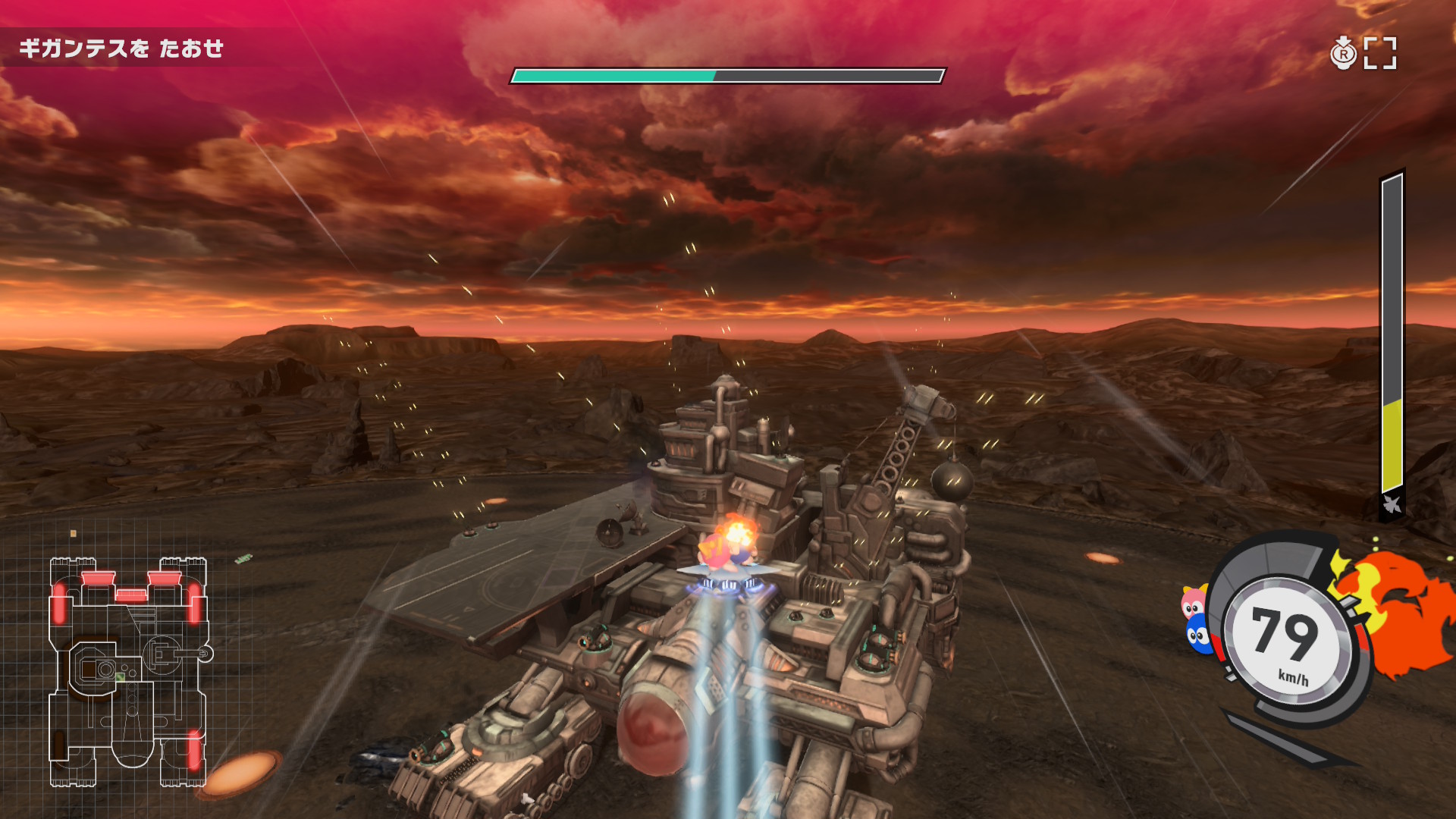Open the Gigantes schematic minimap
The width and height of the screenshot is (1456, 819).
[x=127, y=672]
